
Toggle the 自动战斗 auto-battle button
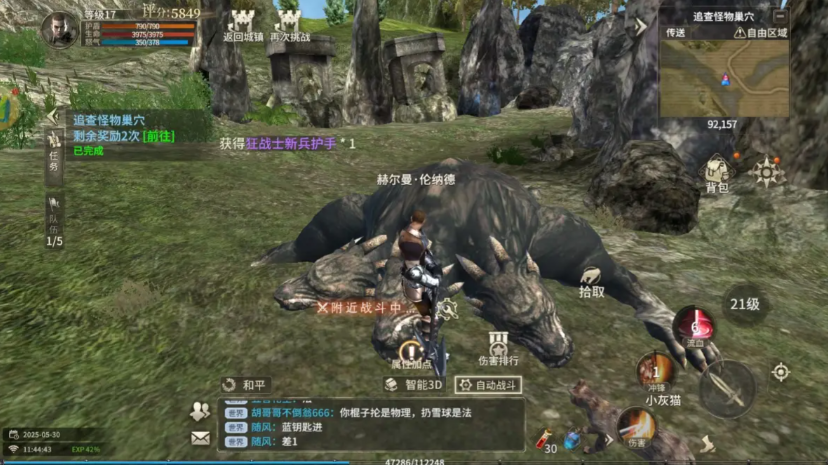(x=488, y=384)
